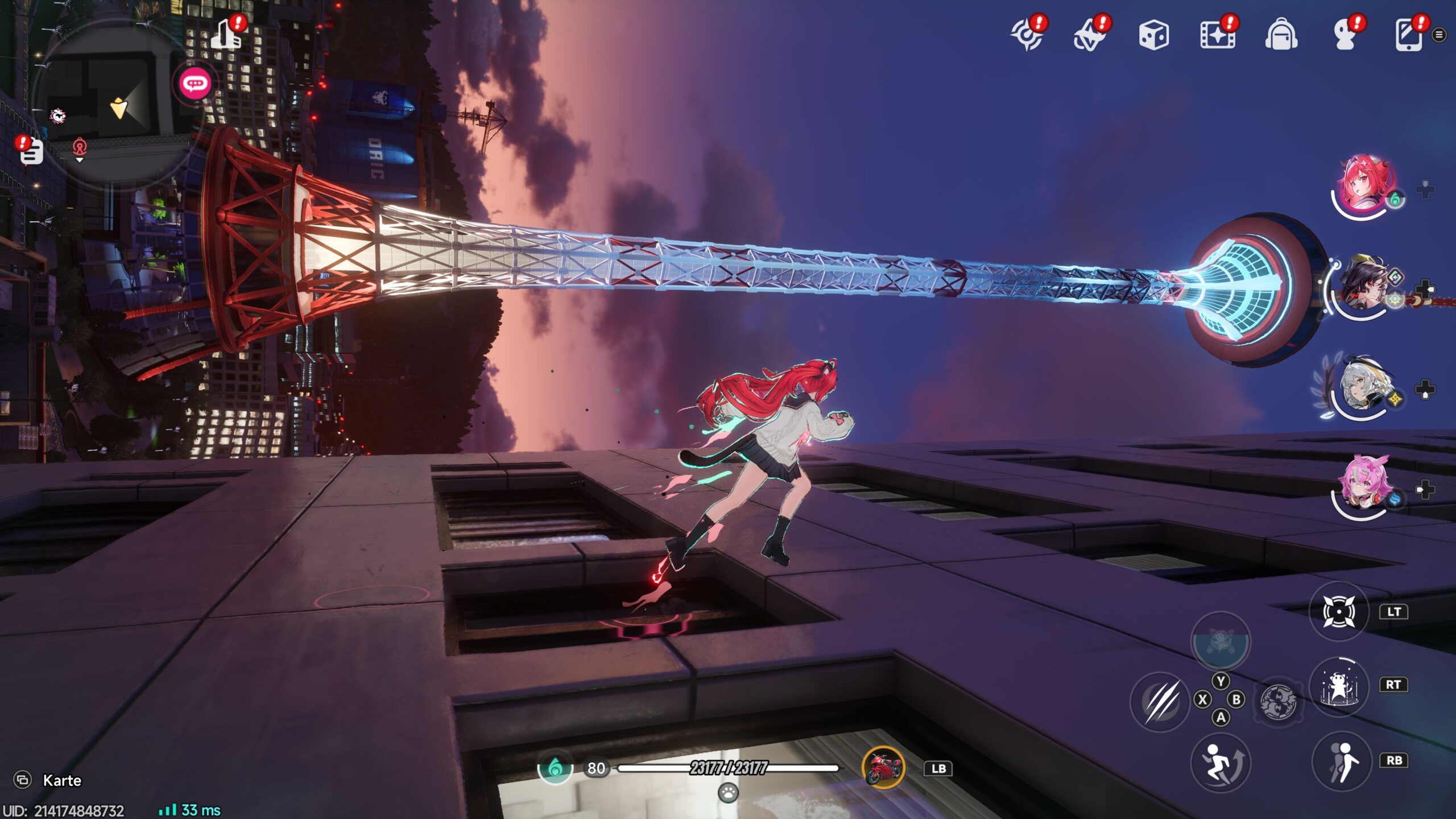
Task: Open the pink chat bubble
Action: click(195, 84)
